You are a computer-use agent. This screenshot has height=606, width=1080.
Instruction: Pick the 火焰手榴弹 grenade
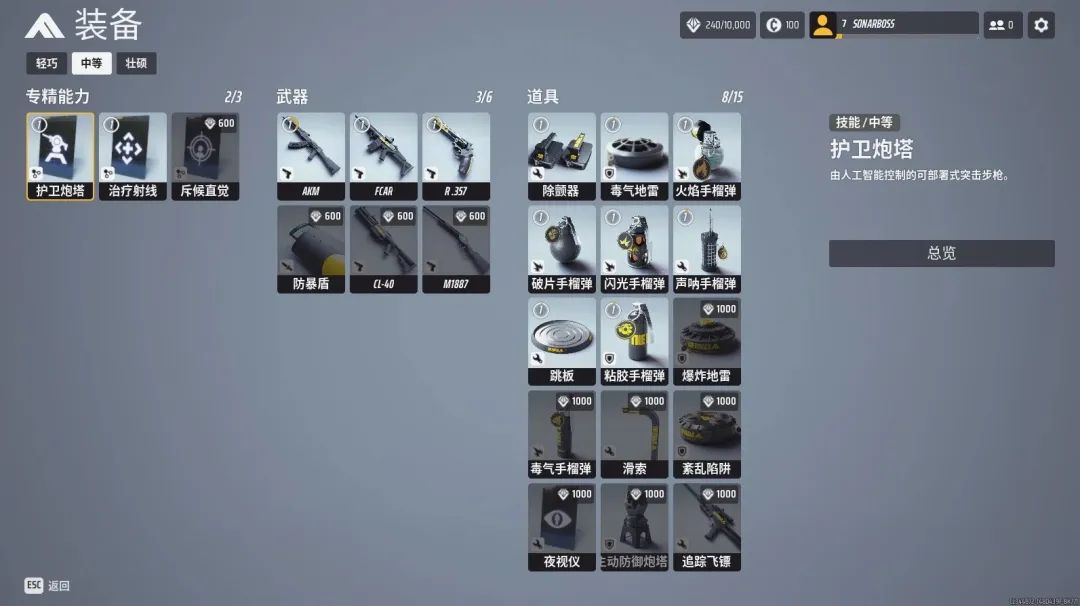point(707,156)
